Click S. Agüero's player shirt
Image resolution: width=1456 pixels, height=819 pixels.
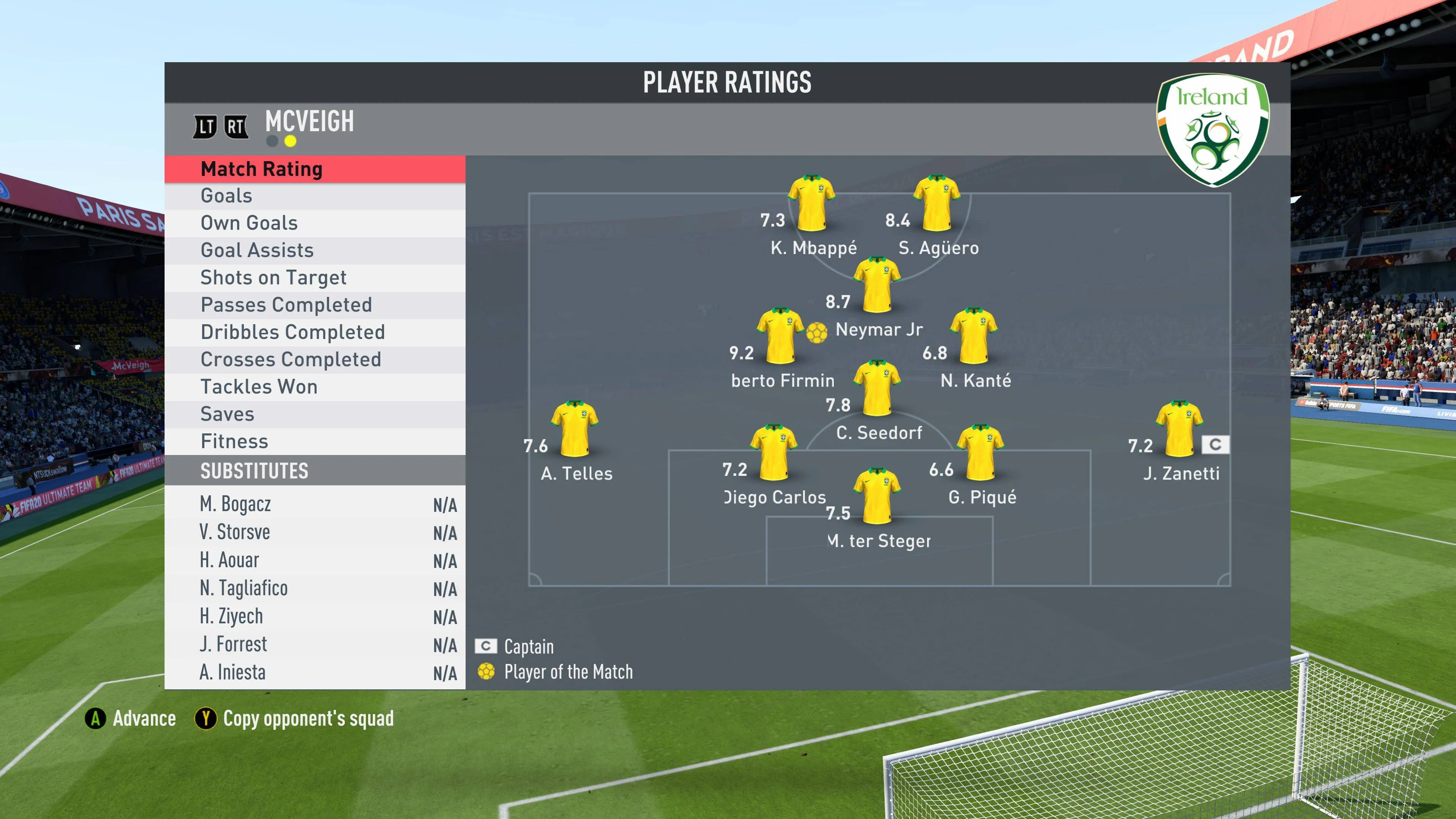(936, 203)
